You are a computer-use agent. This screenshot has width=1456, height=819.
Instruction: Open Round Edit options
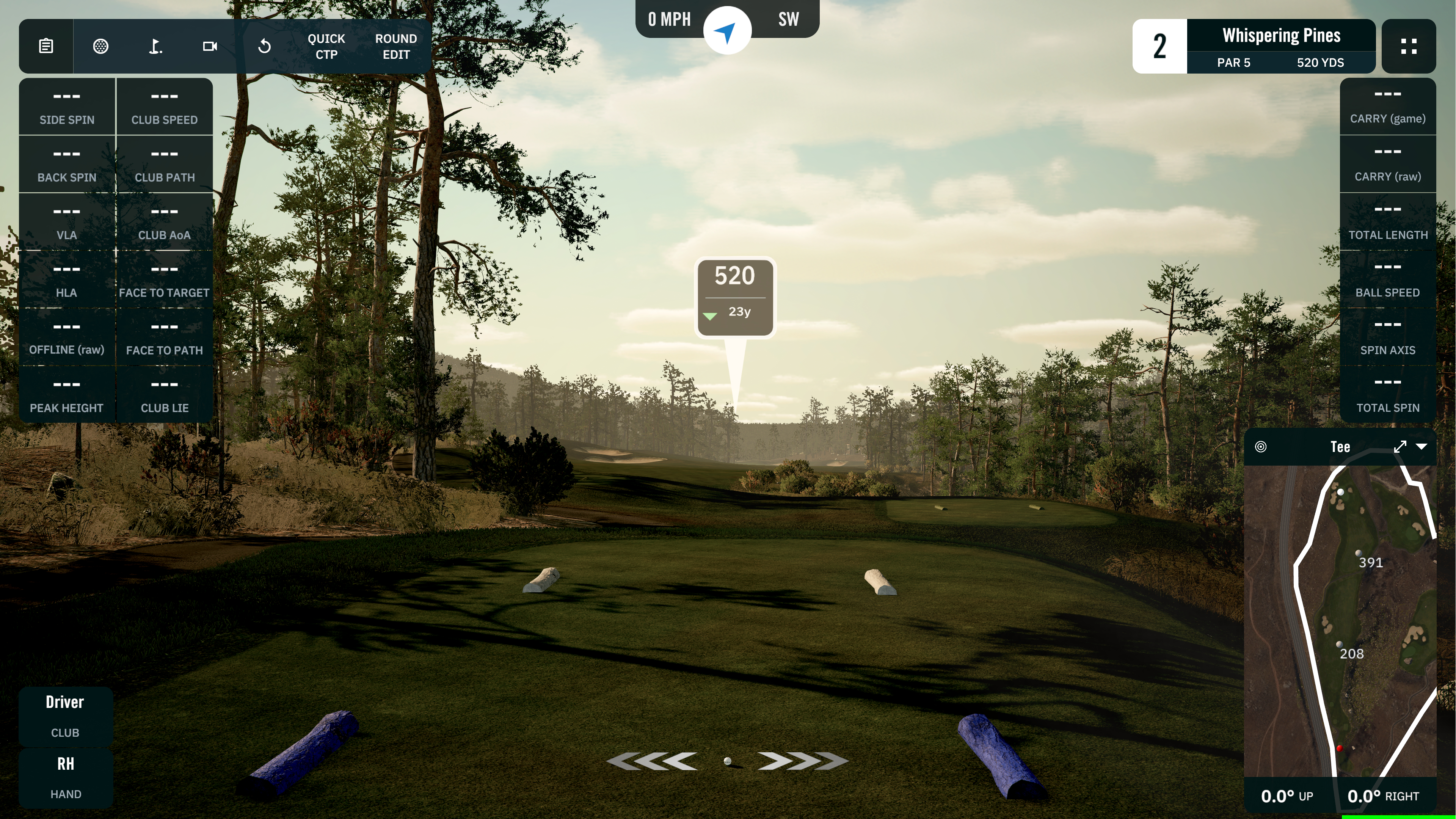point(395,46)
